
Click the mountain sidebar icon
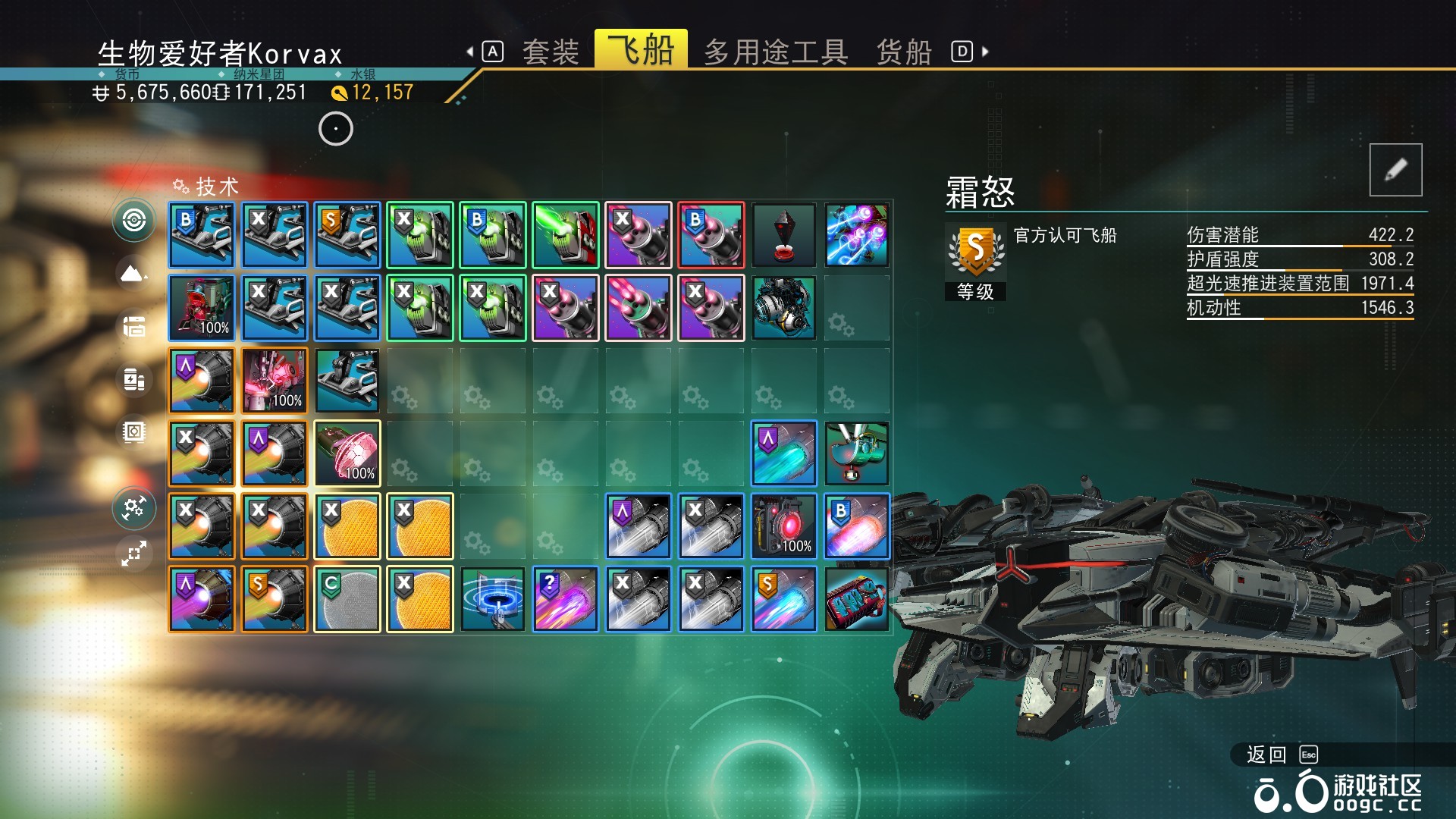(133, 273)
